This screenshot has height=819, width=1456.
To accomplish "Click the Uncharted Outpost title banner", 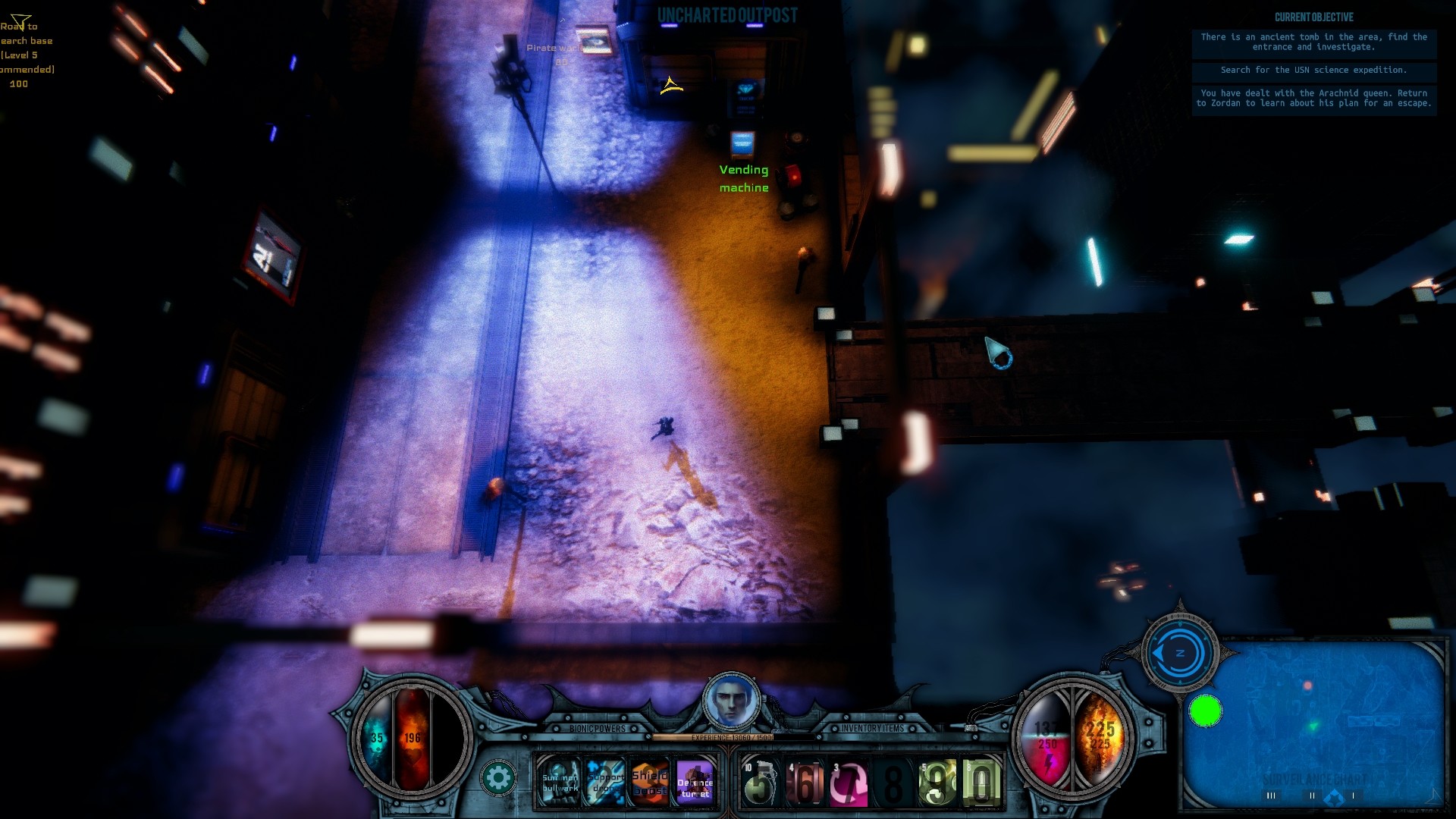I will pos(727,13).
